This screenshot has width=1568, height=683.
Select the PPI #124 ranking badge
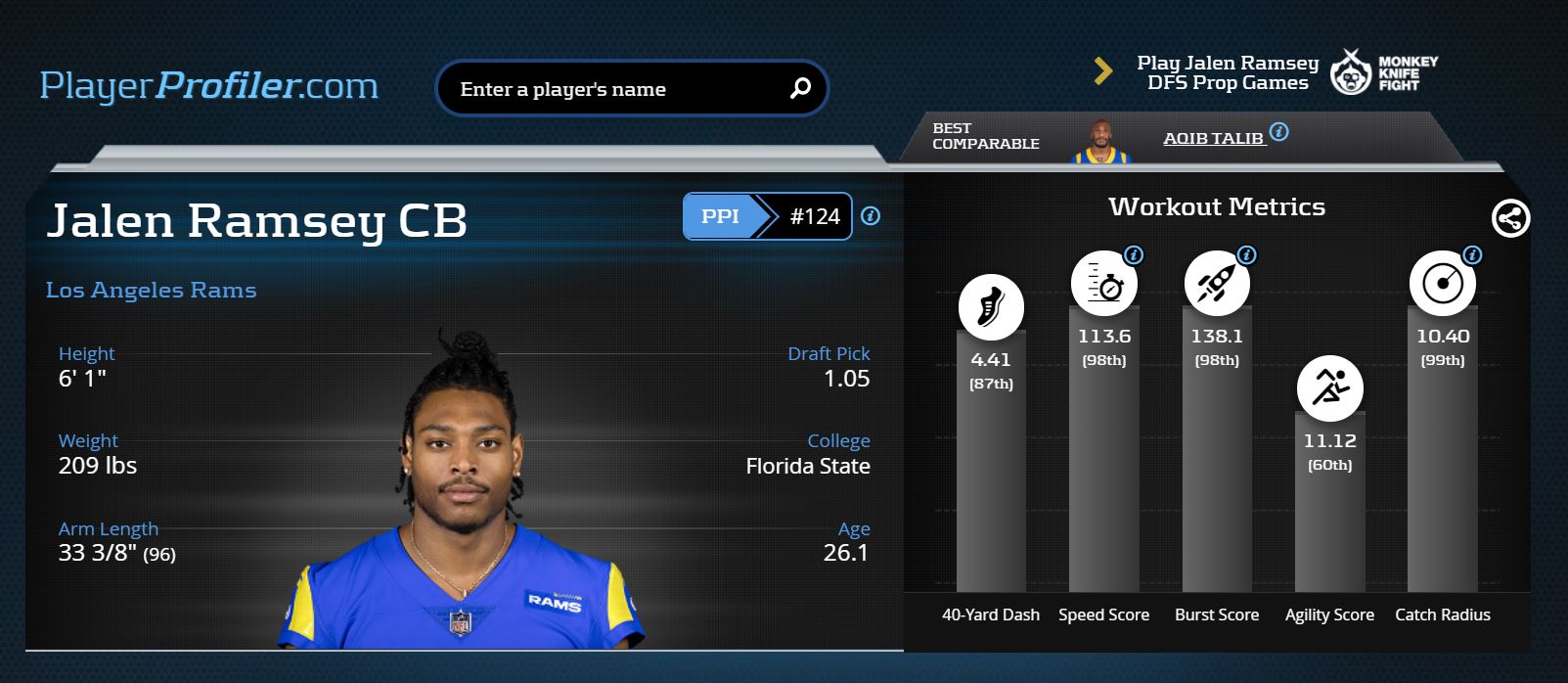point(767,216)
